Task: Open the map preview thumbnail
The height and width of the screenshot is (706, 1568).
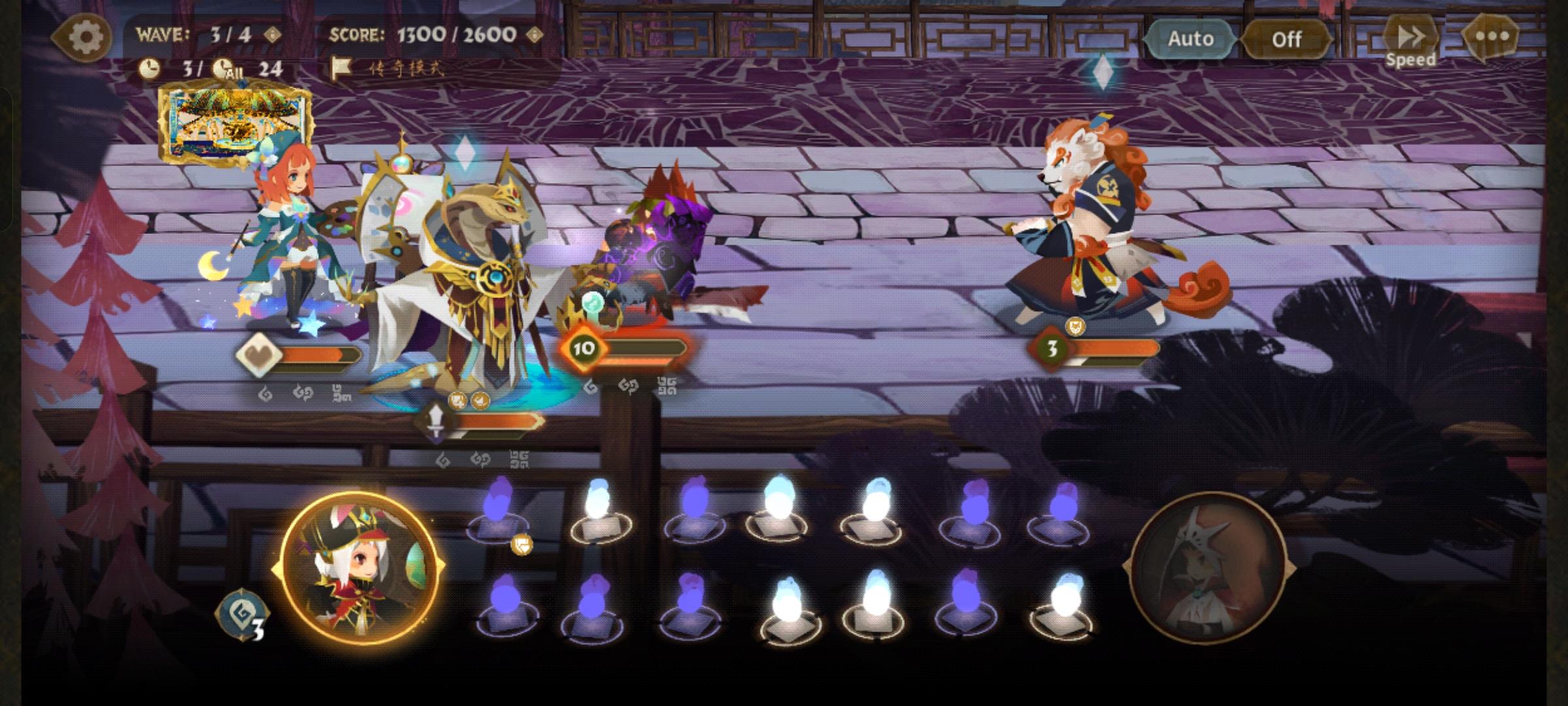Action: click(235, 121)
